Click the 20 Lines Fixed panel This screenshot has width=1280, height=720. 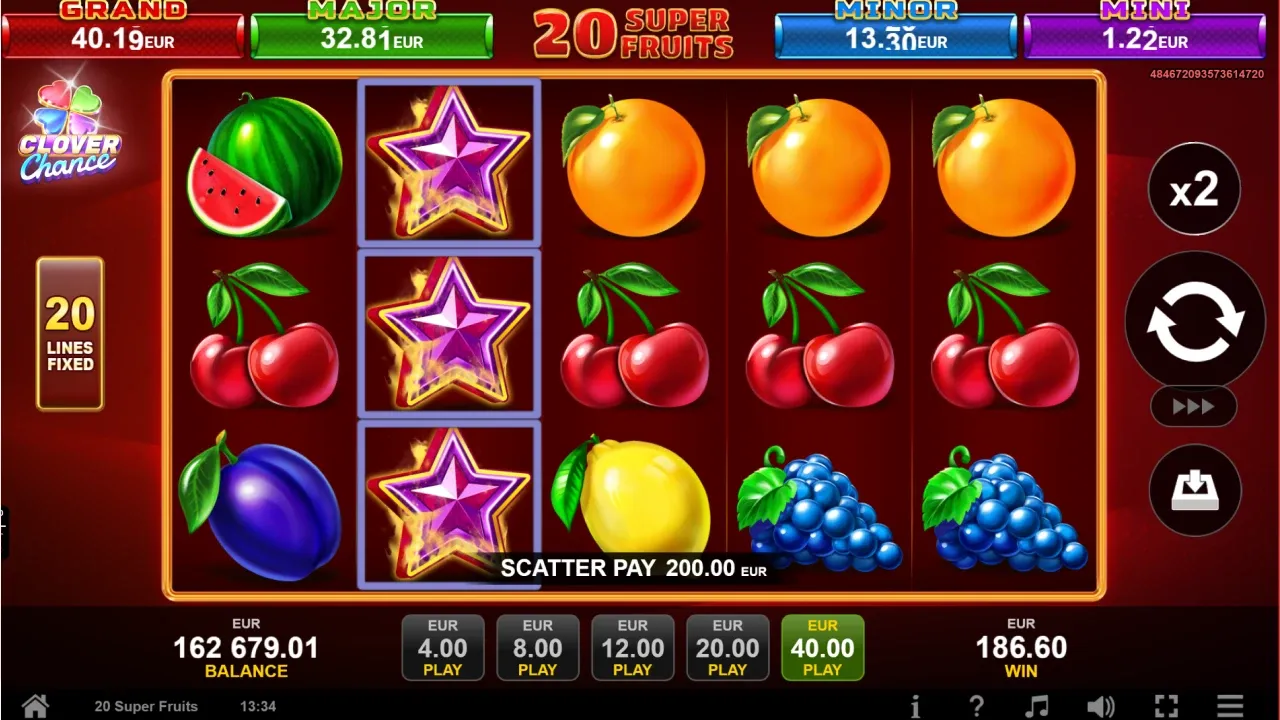pyautogui.click(x=69, y=333)
